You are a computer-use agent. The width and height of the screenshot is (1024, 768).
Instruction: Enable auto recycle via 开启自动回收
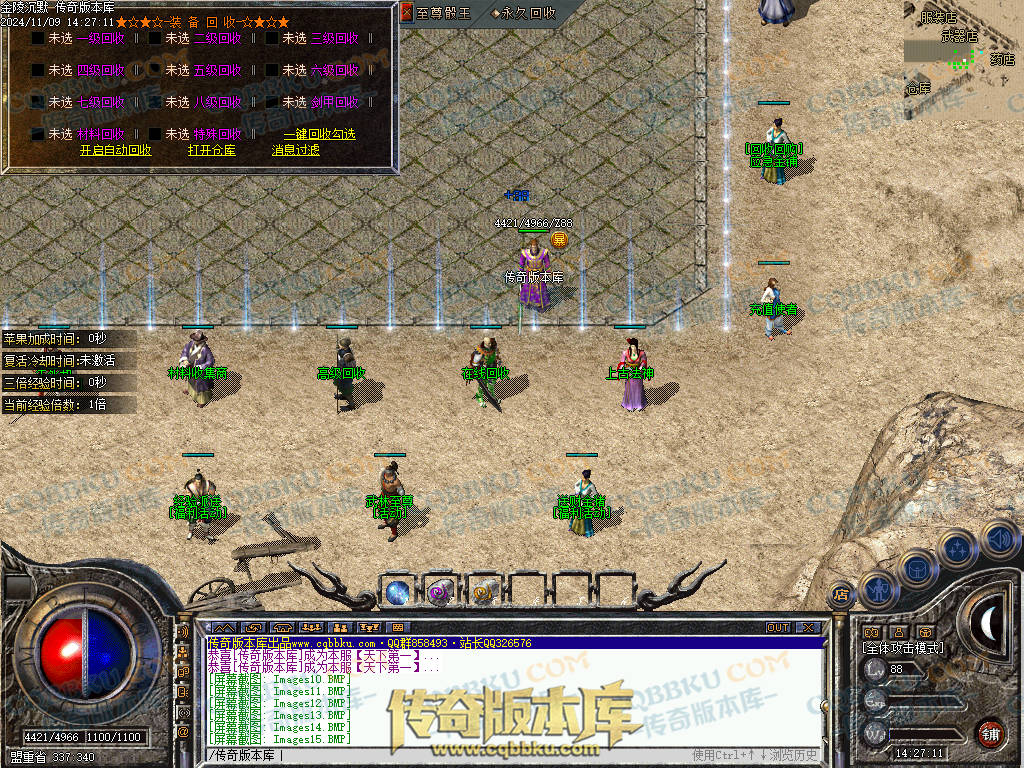coord(116,150)
